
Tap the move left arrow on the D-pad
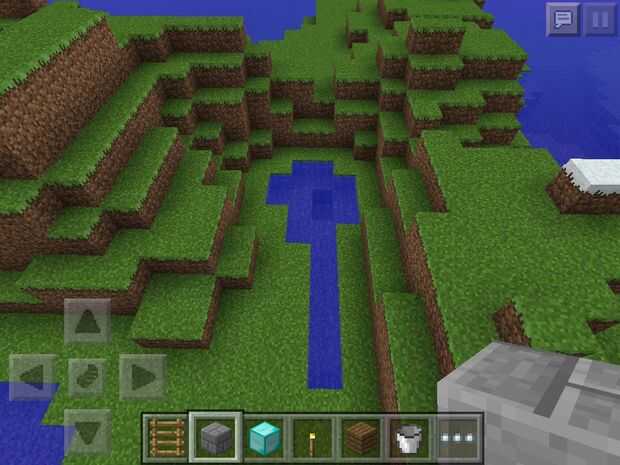(x=33, y=377)
